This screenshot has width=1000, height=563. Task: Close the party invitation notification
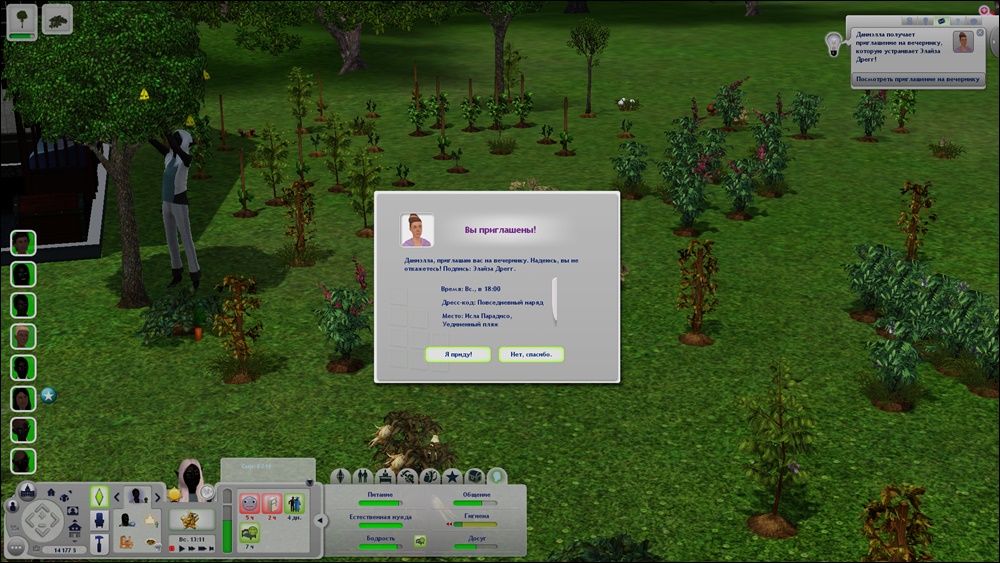click(980, 33)
